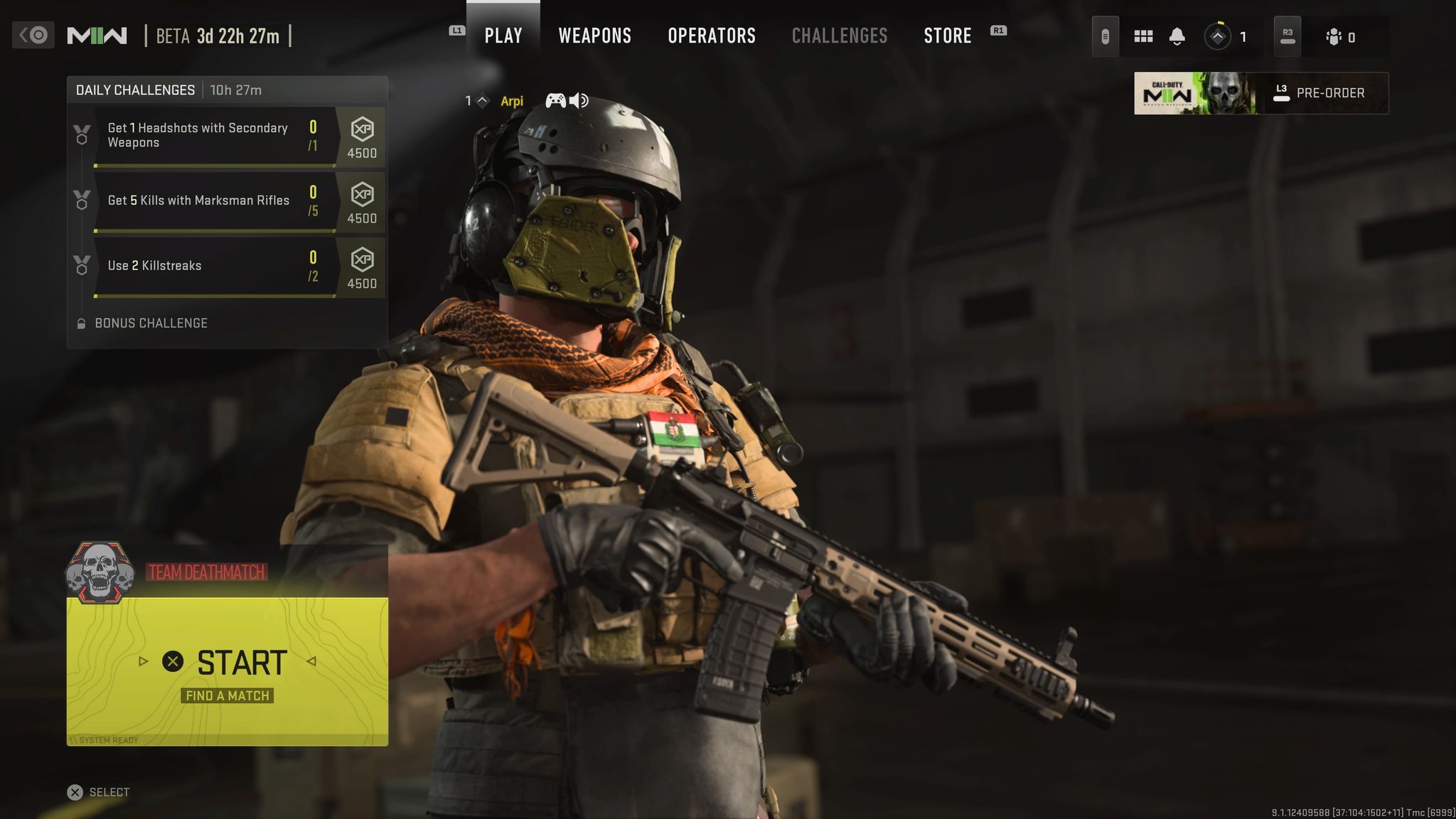Open the notifications bell
The width and height of the screenshot is (1456, 819).
[1177, 36]
